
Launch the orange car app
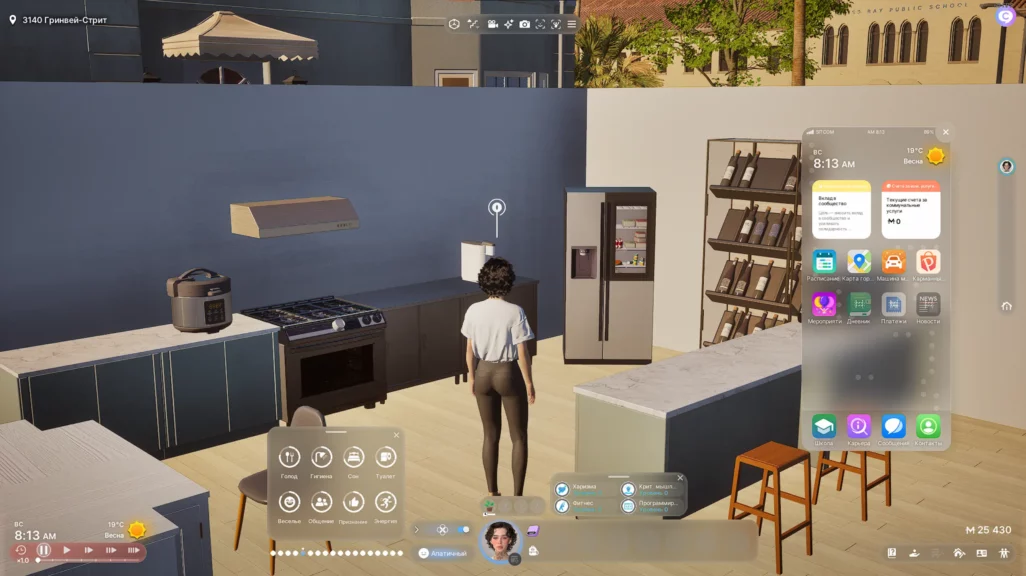pyautogui.click(x=894, y=262)
